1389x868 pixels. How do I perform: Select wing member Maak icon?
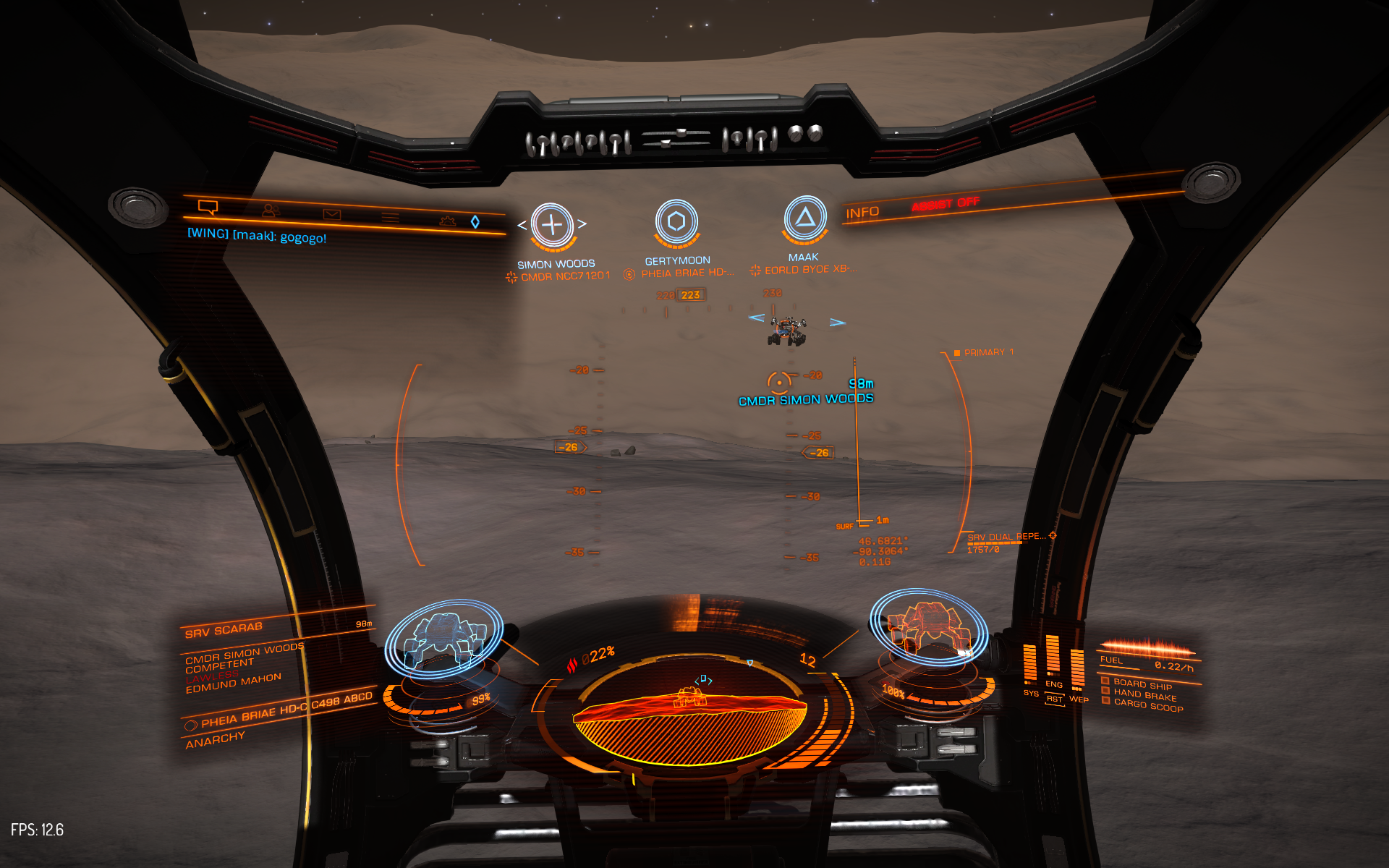804,217
